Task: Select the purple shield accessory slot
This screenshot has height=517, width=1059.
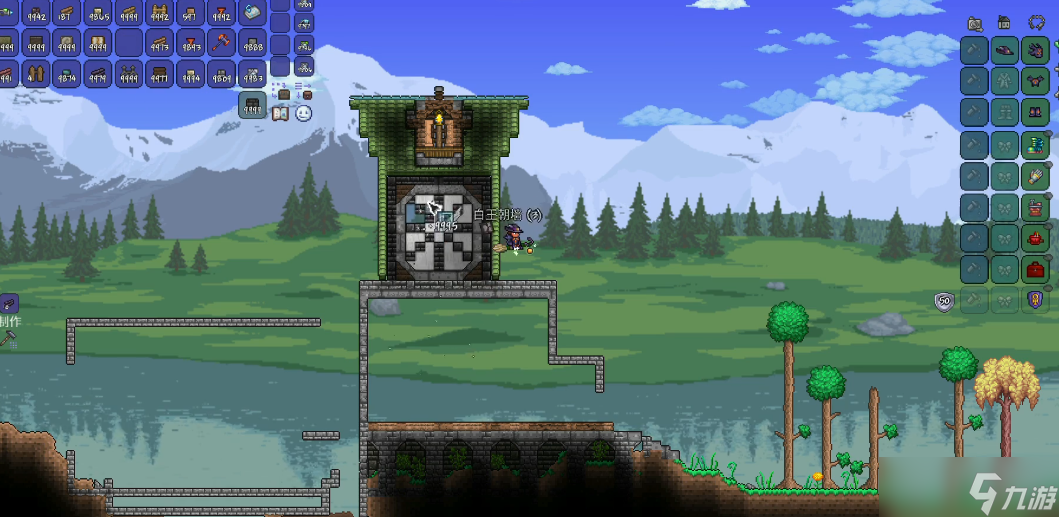Action: tap(1036, 299)
